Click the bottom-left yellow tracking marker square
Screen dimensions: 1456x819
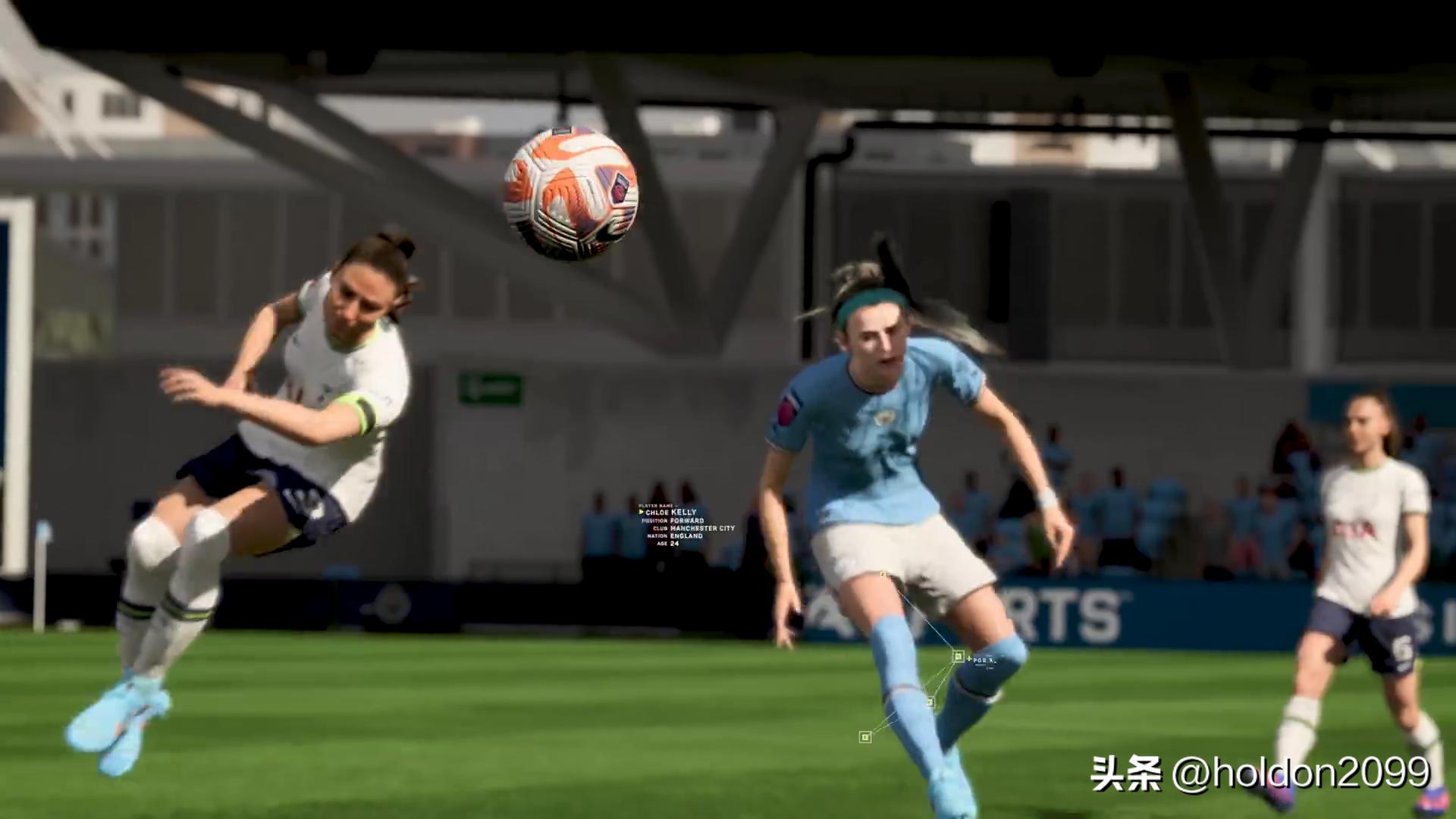pyautogui.click(x=865, y=736)
